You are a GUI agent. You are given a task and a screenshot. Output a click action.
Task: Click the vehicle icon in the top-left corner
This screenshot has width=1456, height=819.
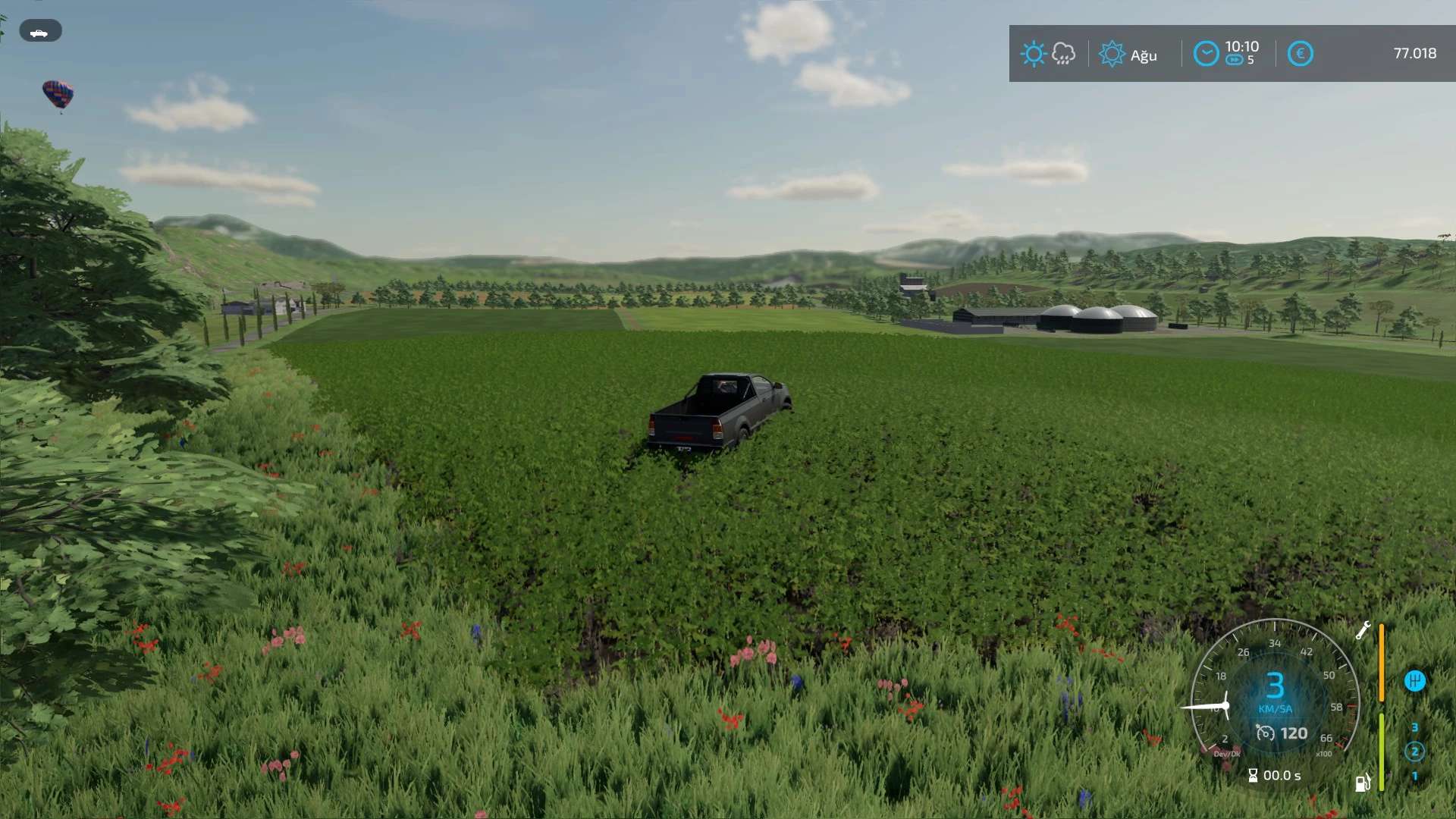[39, 32]
